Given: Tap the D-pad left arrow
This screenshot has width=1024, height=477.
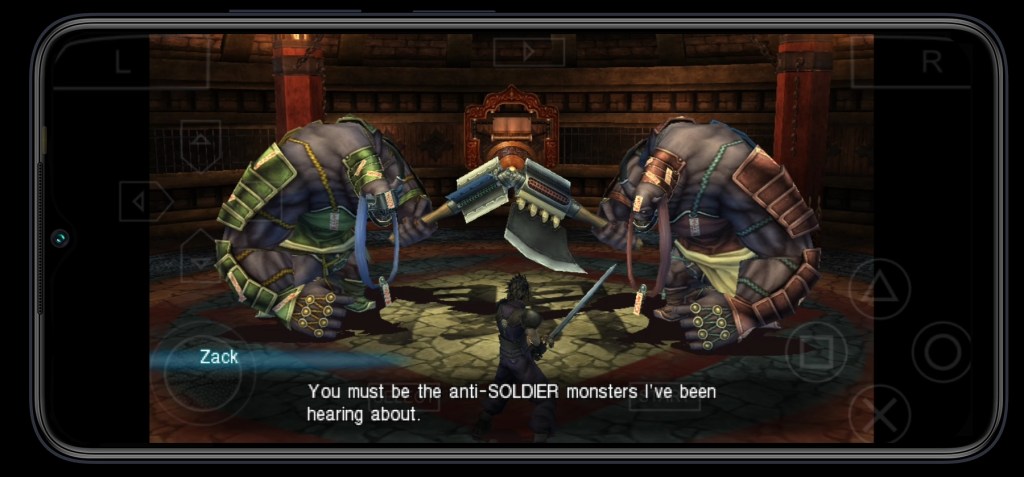Looking at the screenshot, I should (x=142, y=202).
